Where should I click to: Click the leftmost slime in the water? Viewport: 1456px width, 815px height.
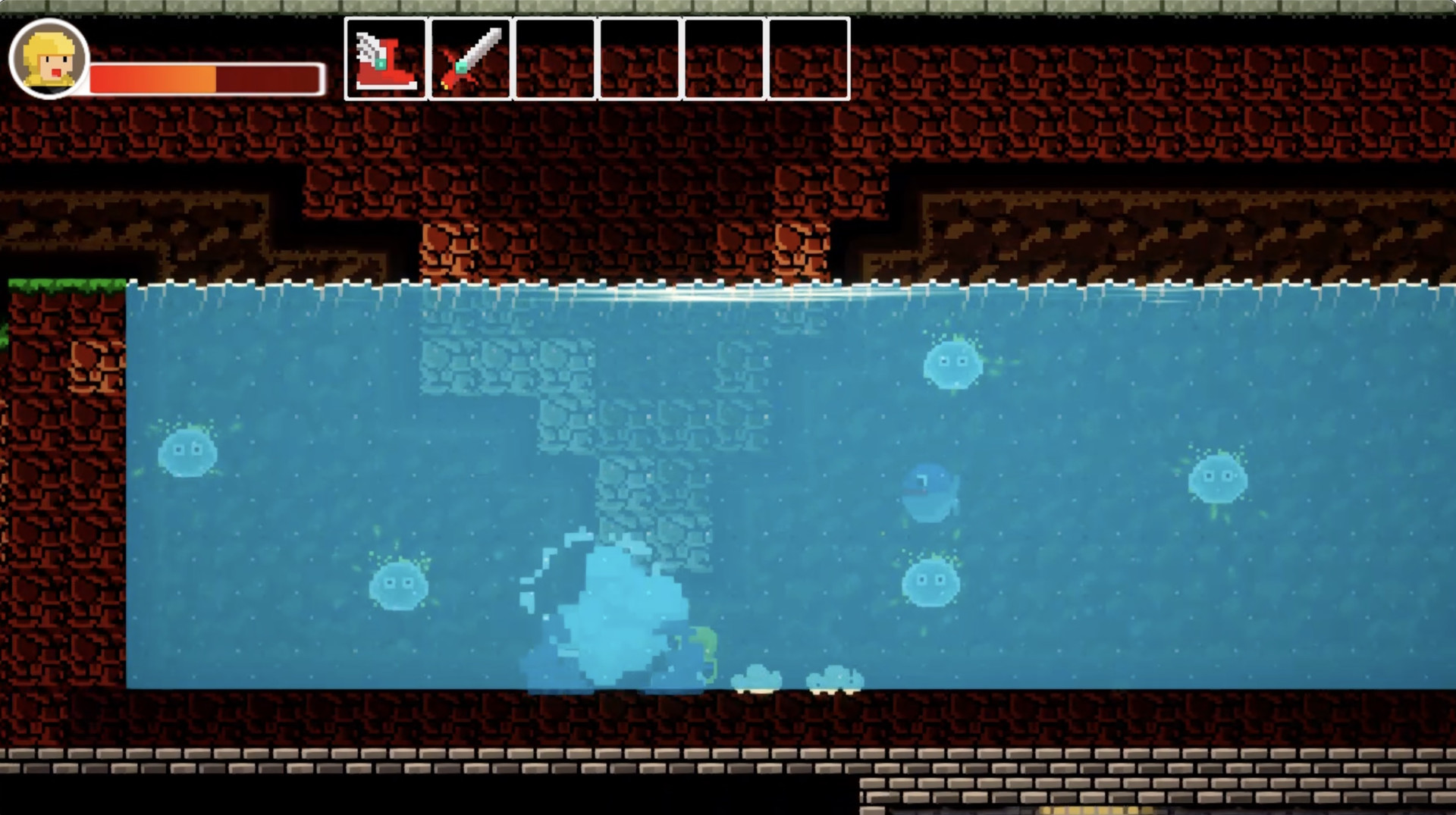[188, 451]
